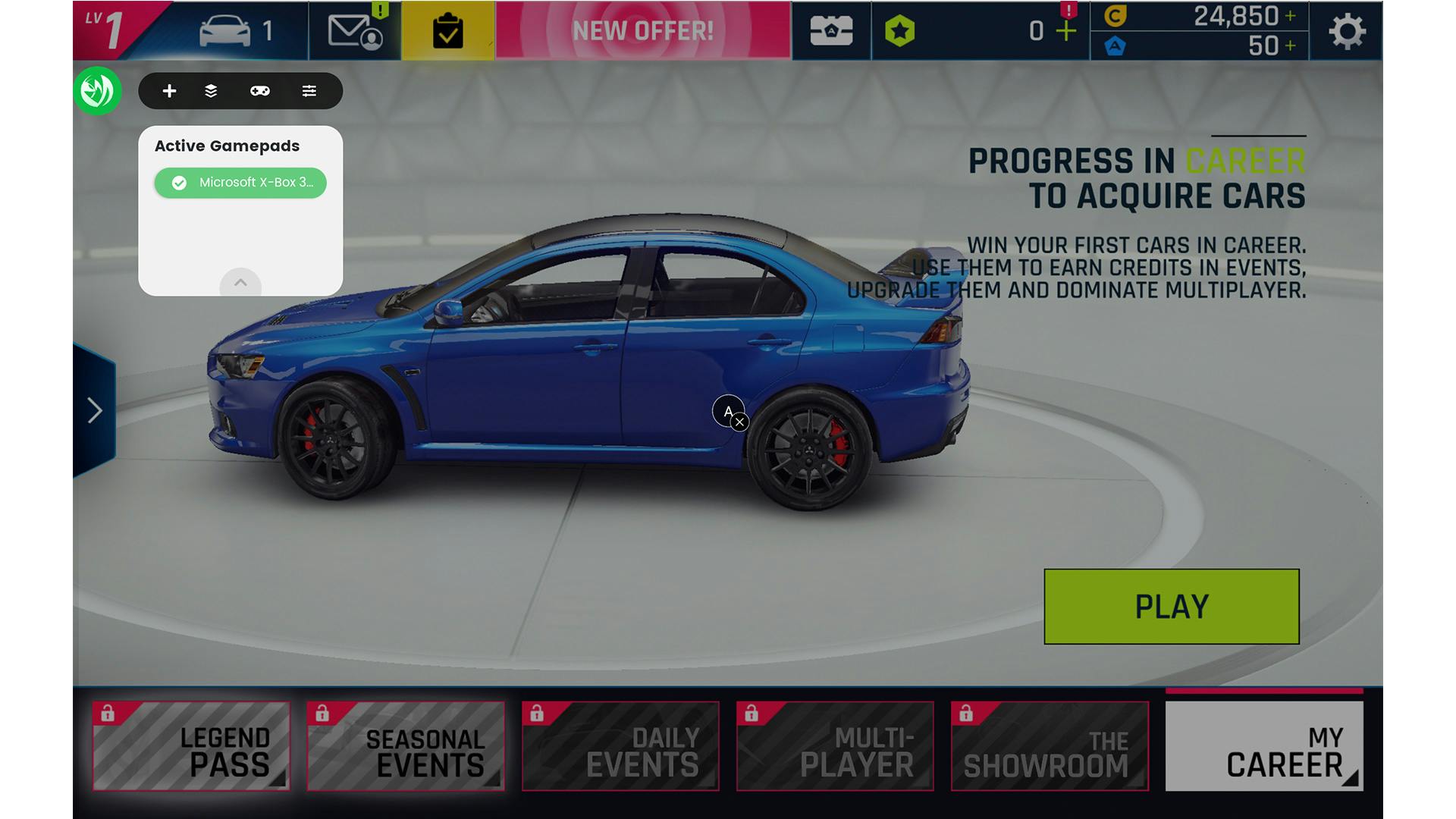Viewport: 1456px width, 819px height.
Task: Open the mailbox envelope icon
Action: pos(354,31)
